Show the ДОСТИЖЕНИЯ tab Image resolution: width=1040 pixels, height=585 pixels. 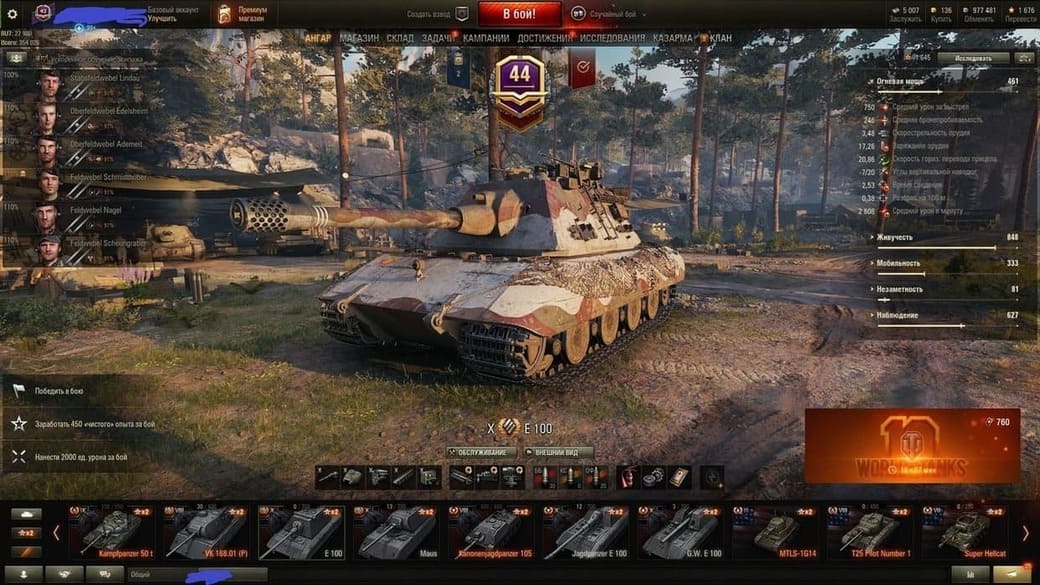click(x=545, y=38)
